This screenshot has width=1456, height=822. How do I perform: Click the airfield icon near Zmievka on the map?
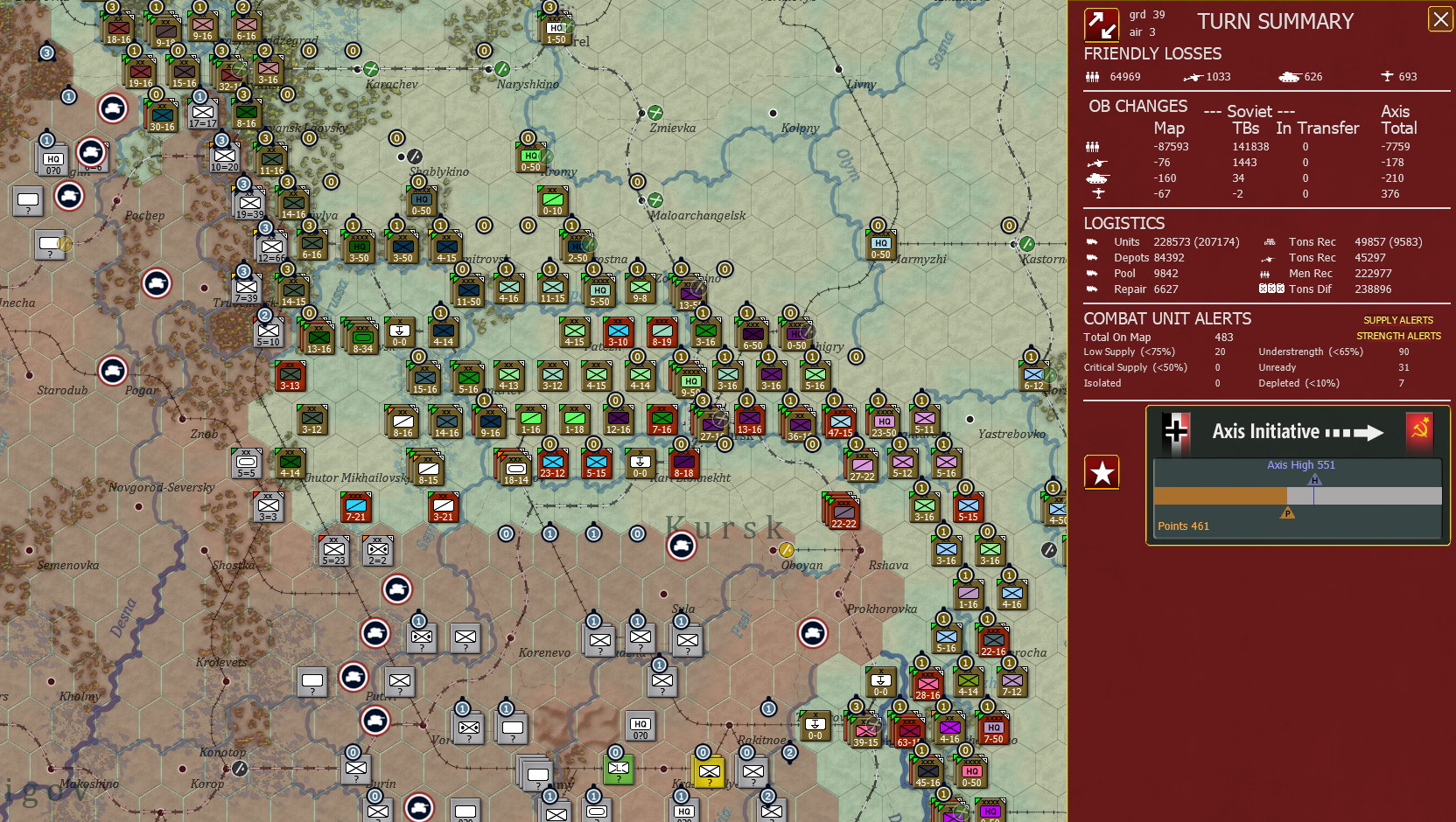click(654, 112)
